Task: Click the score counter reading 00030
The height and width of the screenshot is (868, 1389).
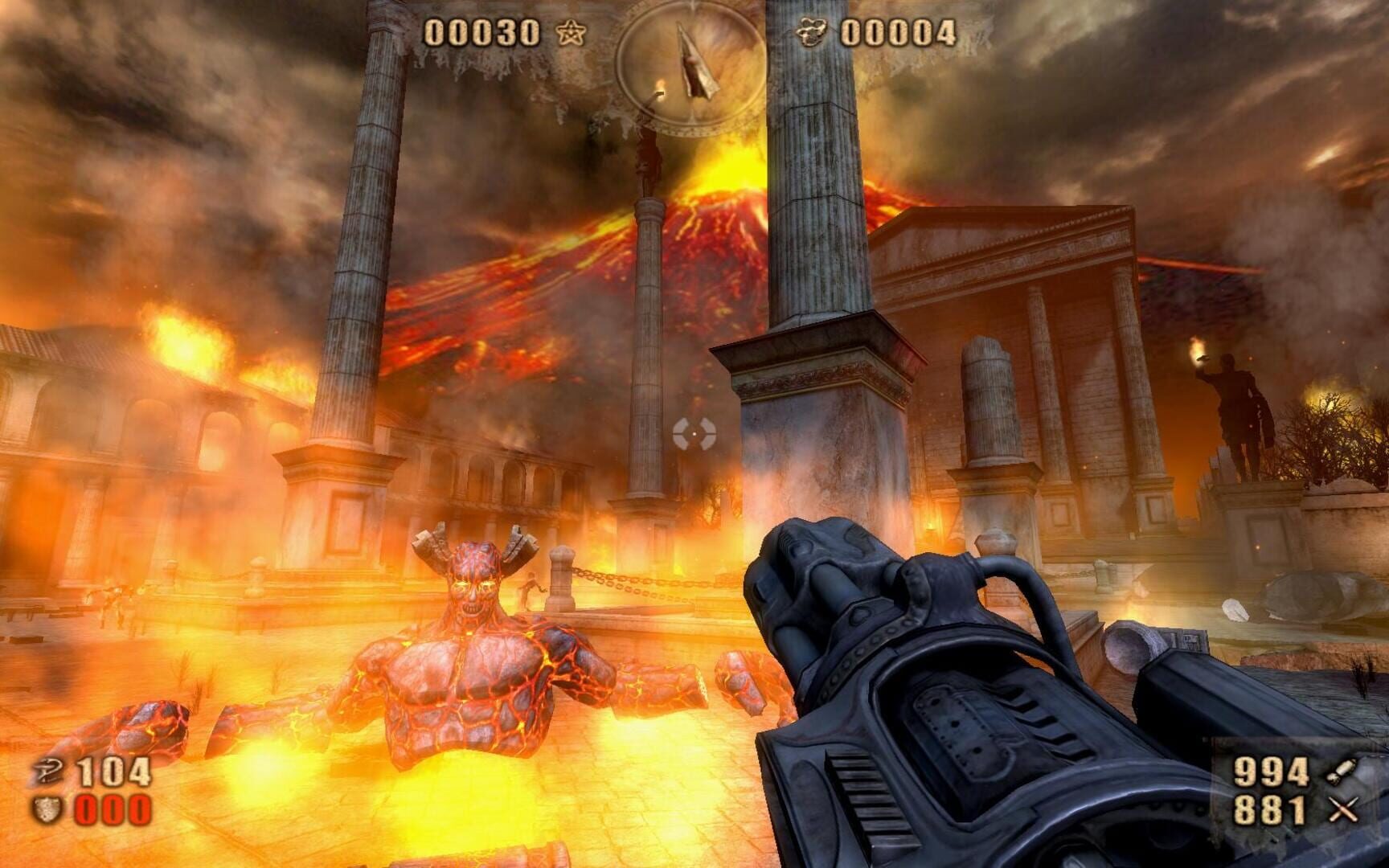Action: pos(482,32)
